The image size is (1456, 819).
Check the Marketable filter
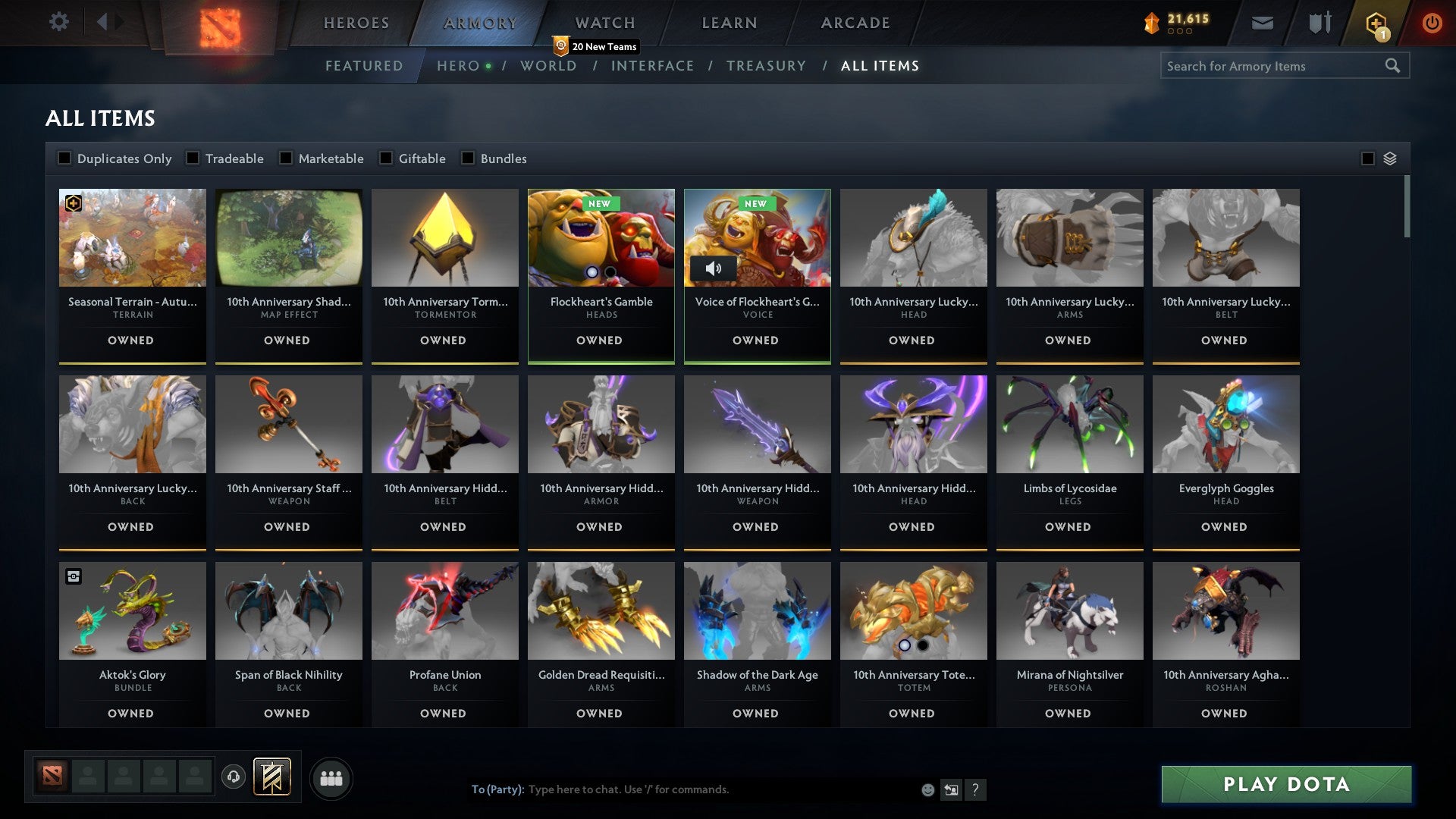285,158
